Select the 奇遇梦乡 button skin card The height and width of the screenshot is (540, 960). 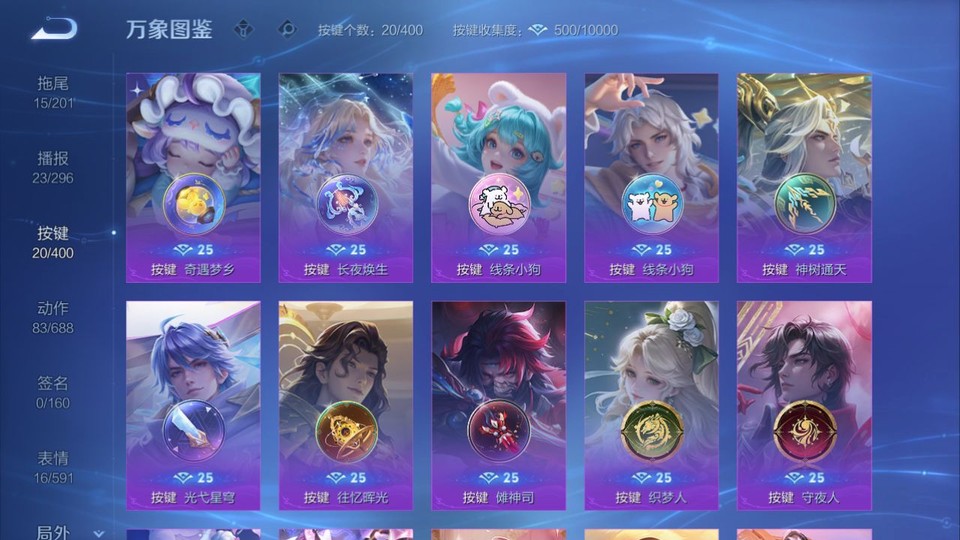point(193,177)
